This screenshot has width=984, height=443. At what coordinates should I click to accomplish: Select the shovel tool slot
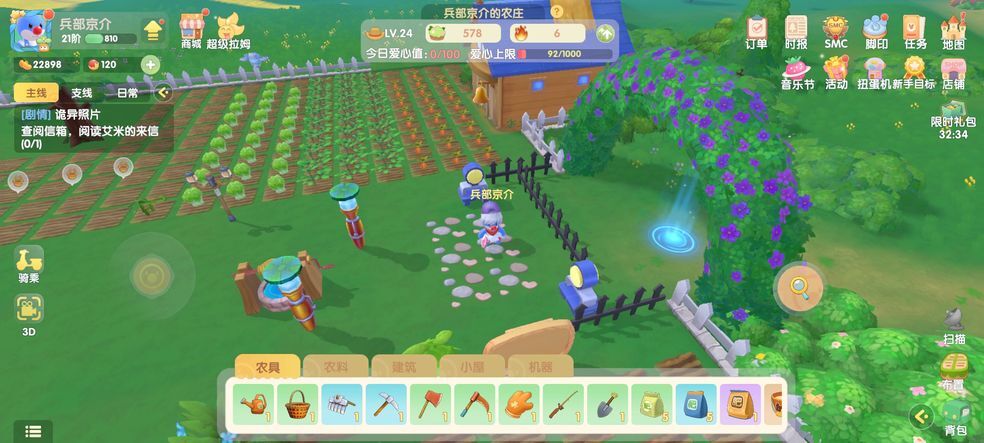point(606,404)
